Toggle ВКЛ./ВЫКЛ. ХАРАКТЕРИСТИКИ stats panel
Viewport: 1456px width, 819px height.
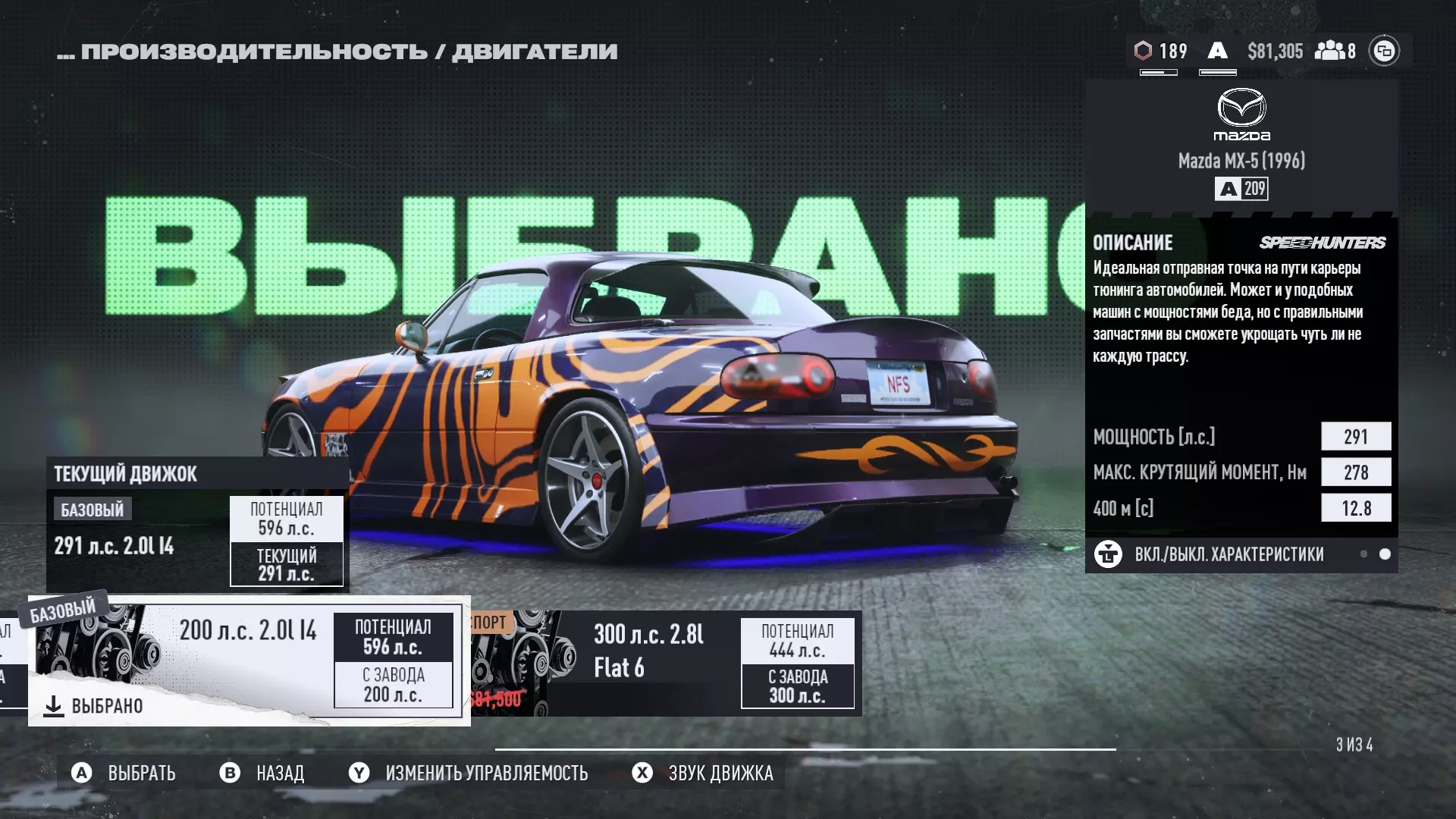click(x=1228, y=554)
